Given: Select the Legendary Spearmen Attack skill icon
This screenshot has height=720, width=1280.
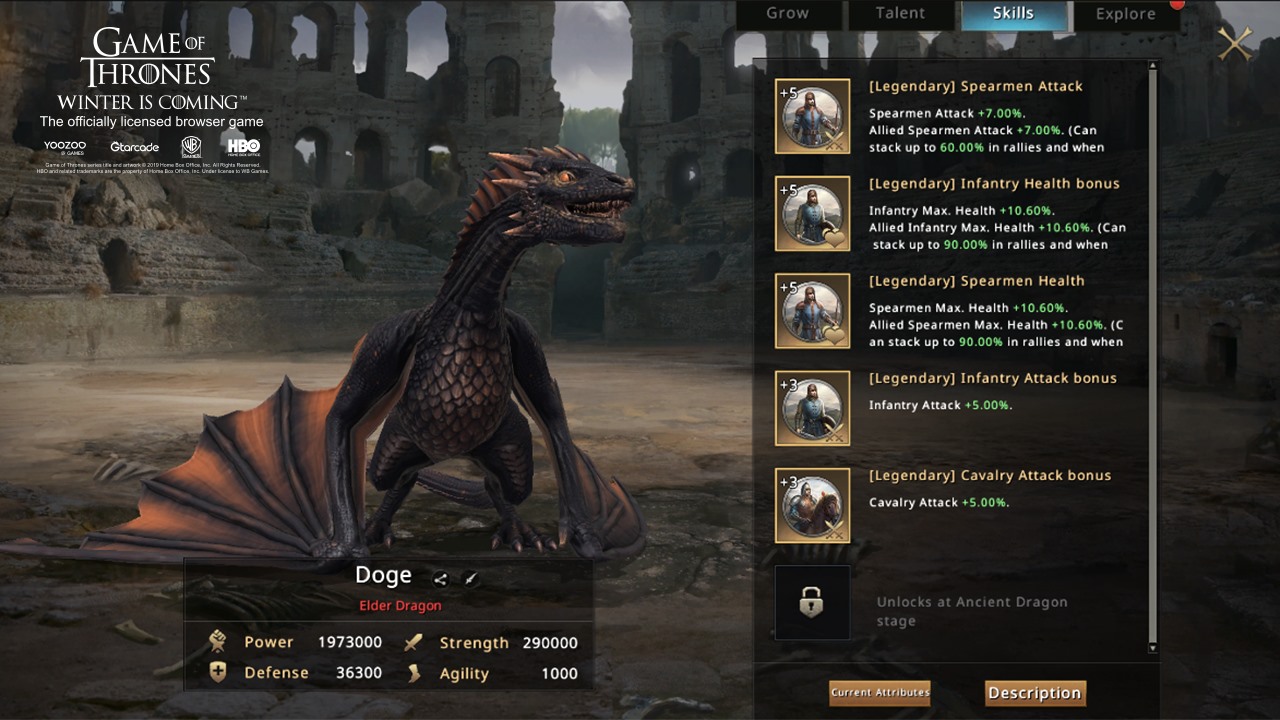Looking at the screenshot, I should pos(812,116).
